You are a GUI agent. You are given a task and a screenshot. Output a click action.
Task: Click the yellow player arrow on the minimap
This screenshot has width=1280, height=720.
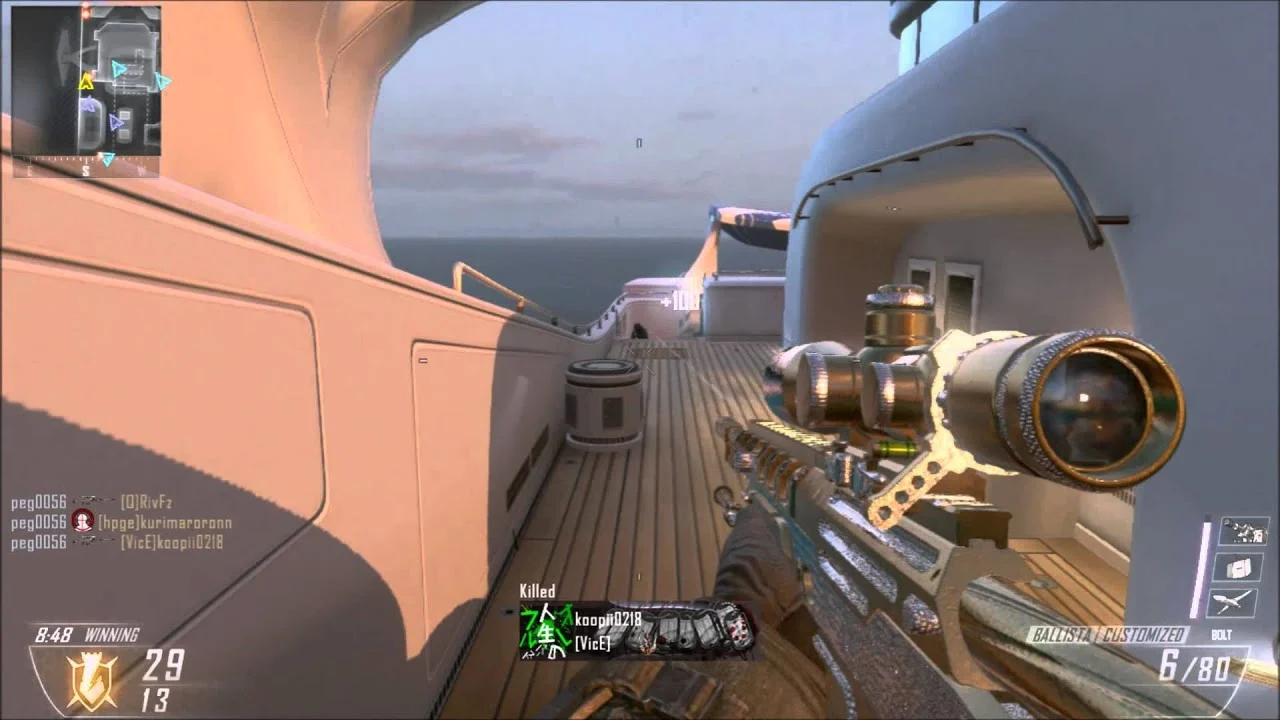click(87, 81)
